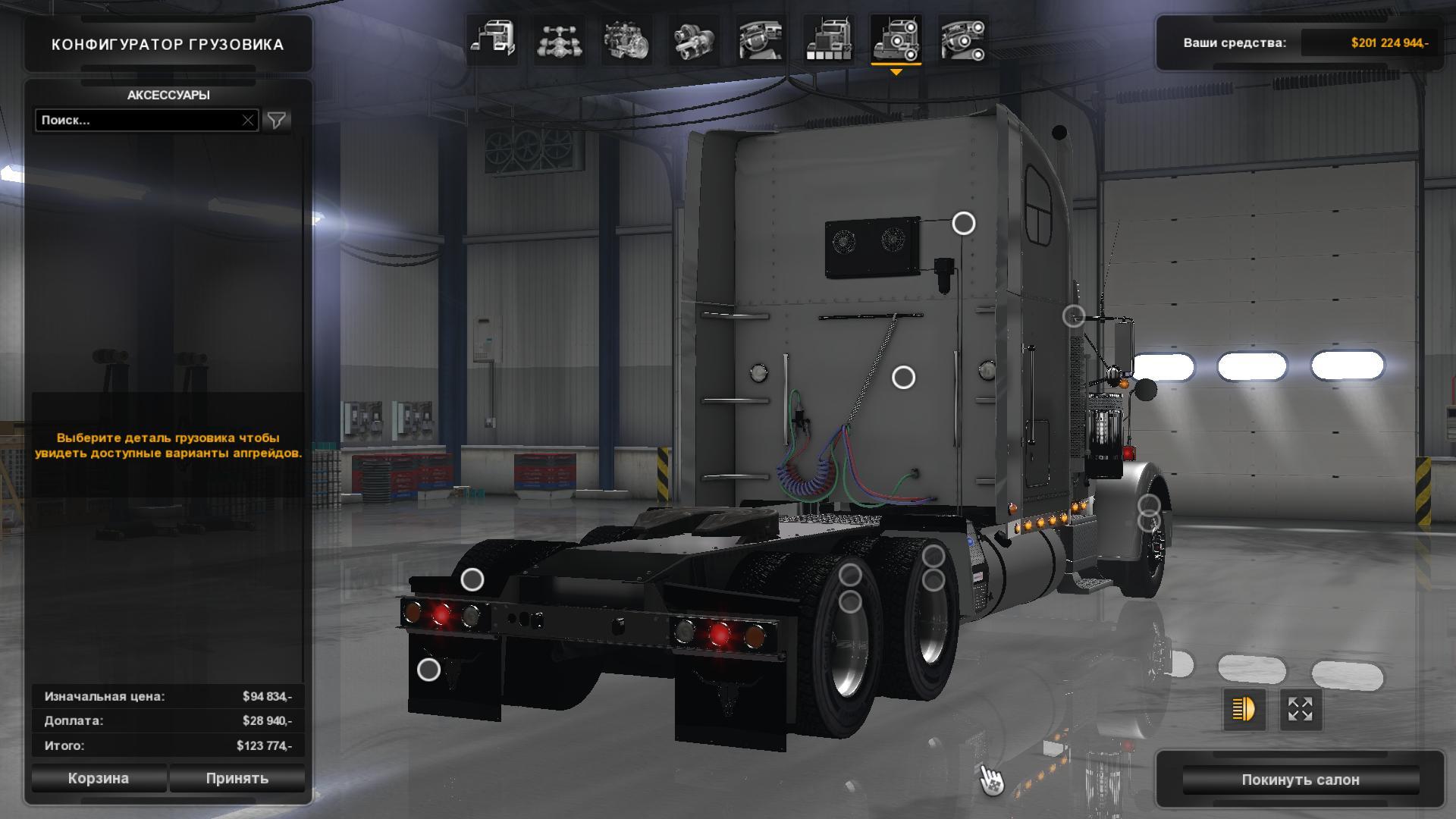
Task: Open the cabin configuration tab
Action: pos(492,39)
